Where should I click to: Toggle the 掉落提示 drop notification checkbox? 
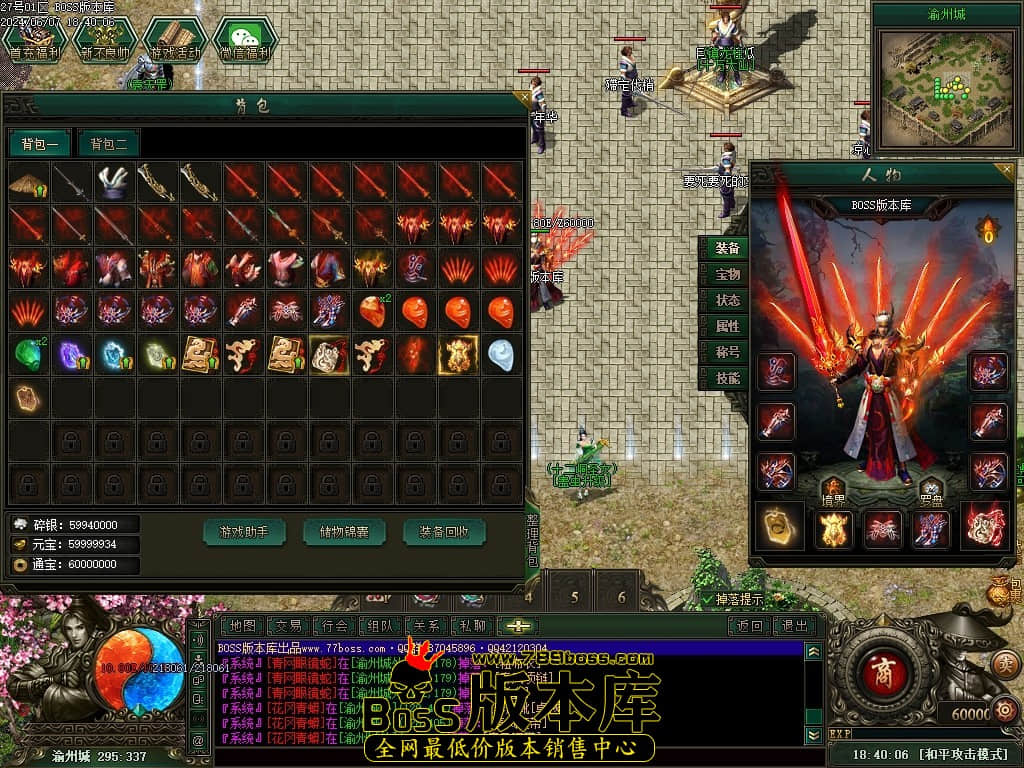708,600
